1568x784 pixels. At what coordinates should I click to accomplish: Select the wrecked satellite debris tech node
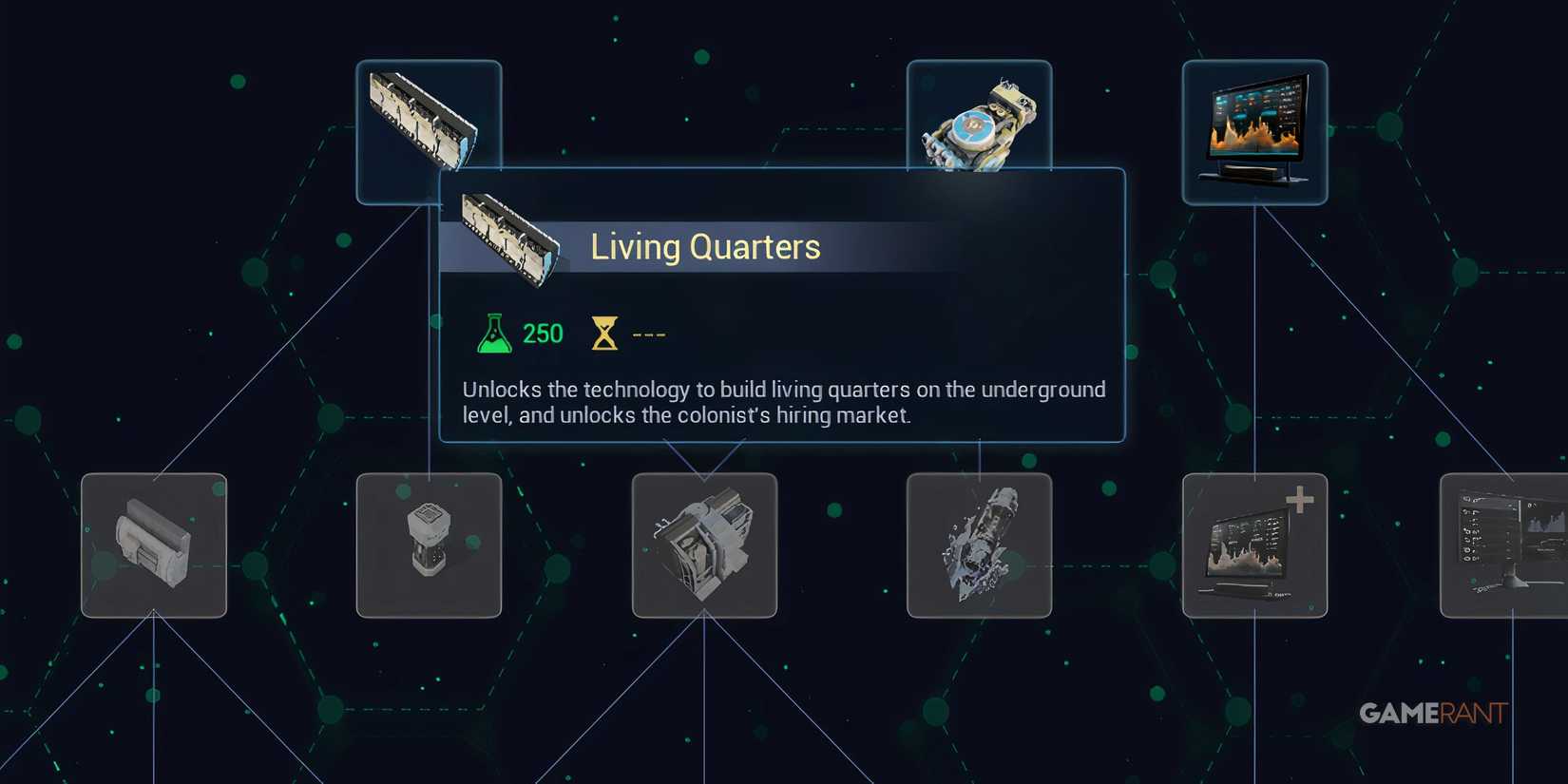point(979,546)
